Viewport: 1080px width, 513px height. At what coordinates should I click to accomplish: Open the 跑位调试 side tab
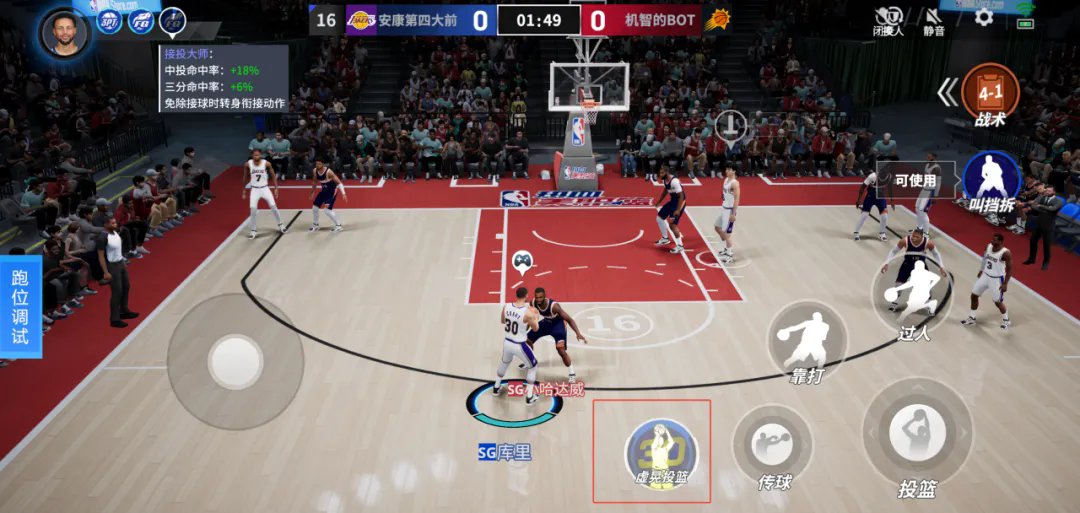(x=20, y=306)
